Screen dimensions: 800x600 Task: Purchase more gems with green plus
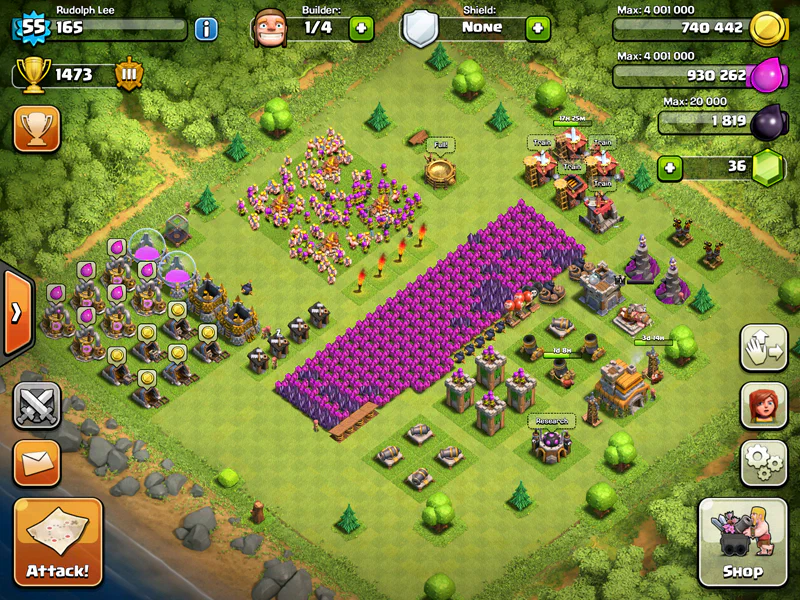point(671,166)
